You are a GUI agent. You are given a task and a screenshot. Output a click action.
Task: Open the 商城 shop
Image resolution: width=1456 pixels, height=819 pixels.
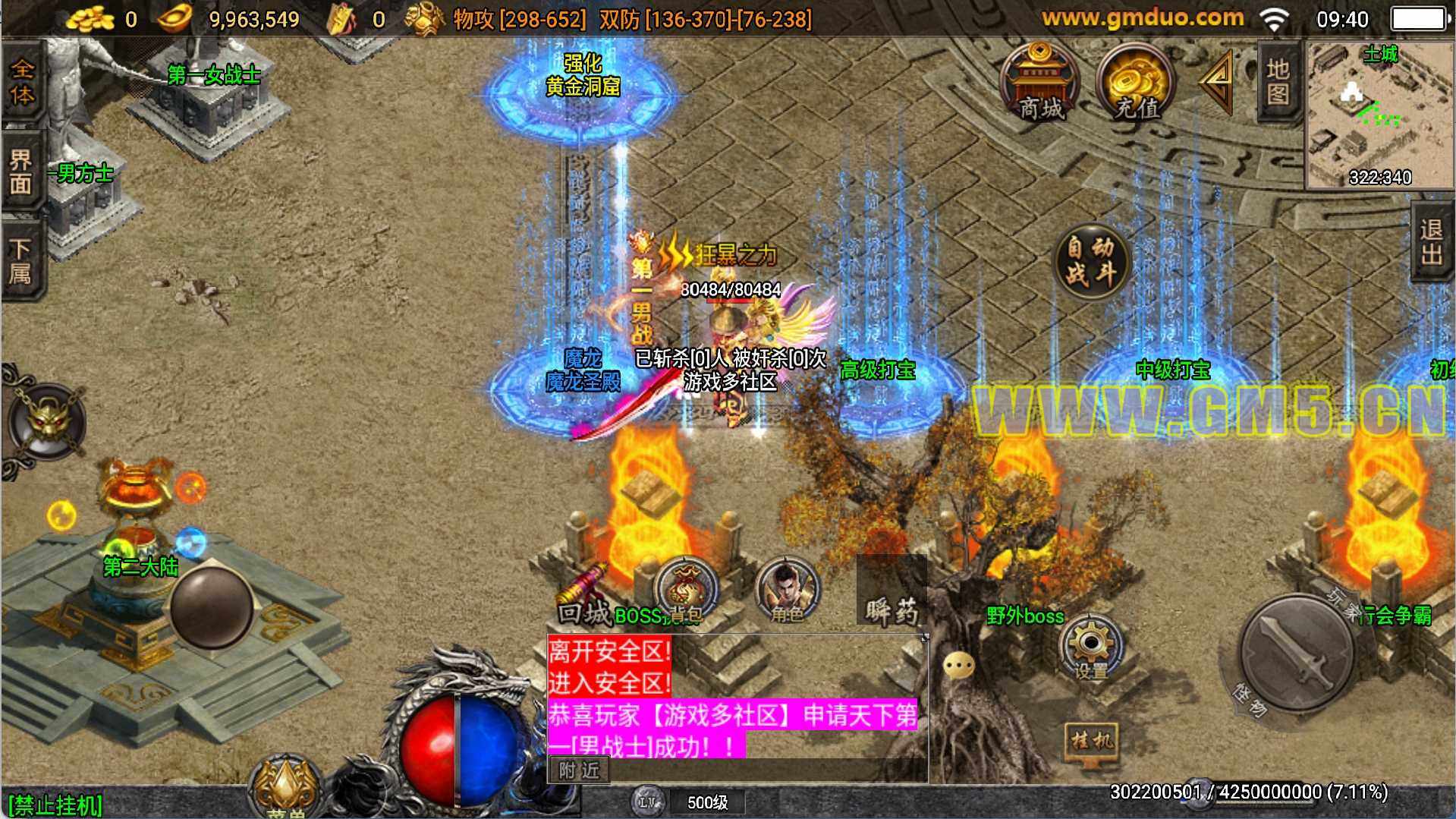[1039, 82]
